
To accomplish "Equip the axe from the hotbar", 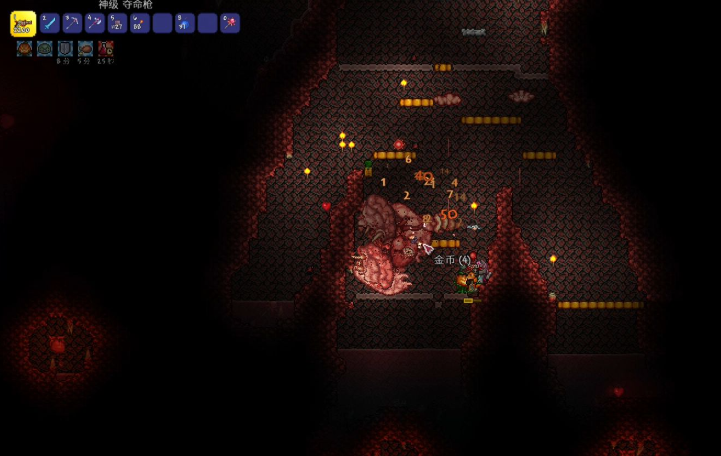I will click(95, 23).
